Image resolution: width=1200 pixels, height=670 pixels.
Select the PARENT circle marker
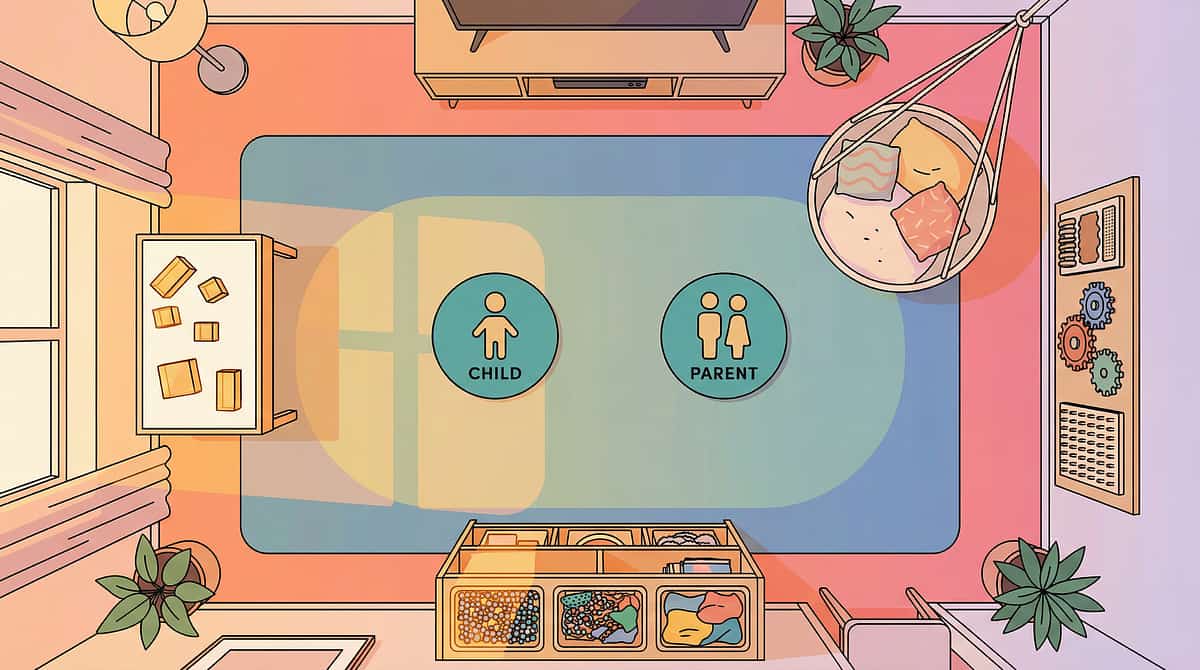[724, 336]
